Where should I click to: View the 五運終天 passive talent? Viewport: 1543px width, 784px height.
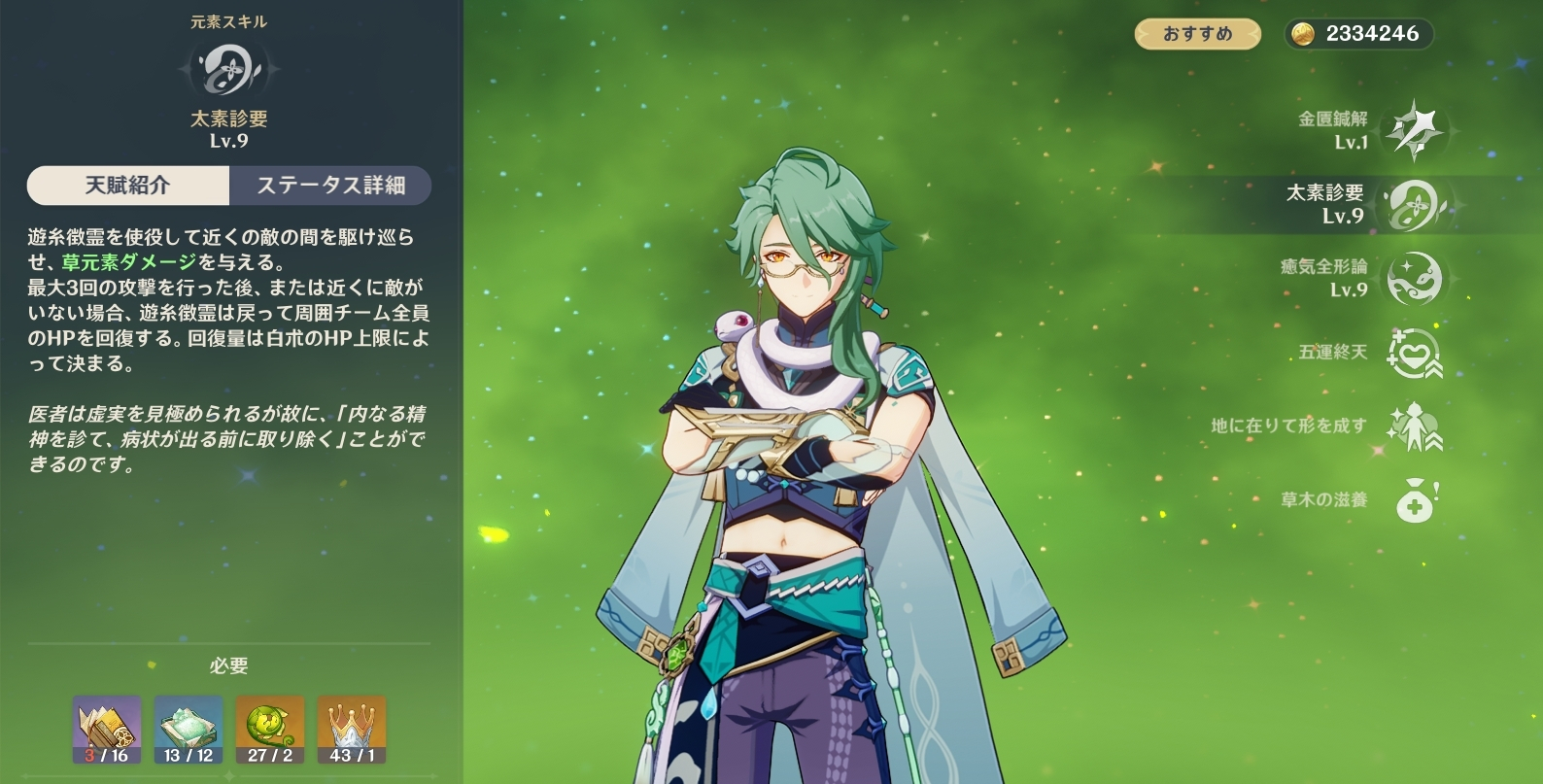pos(1414,353)
